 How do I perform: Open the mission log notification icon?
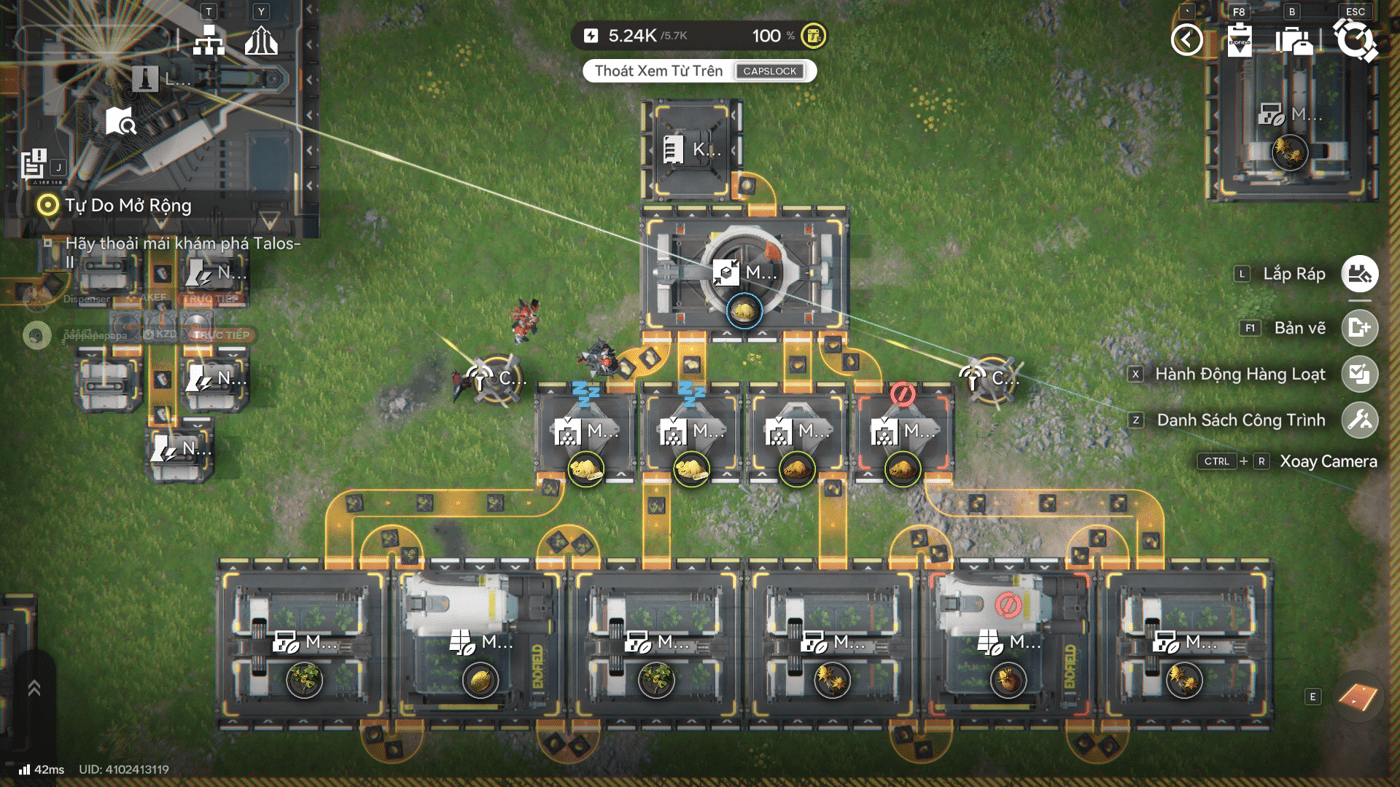(x=34, y=163)
